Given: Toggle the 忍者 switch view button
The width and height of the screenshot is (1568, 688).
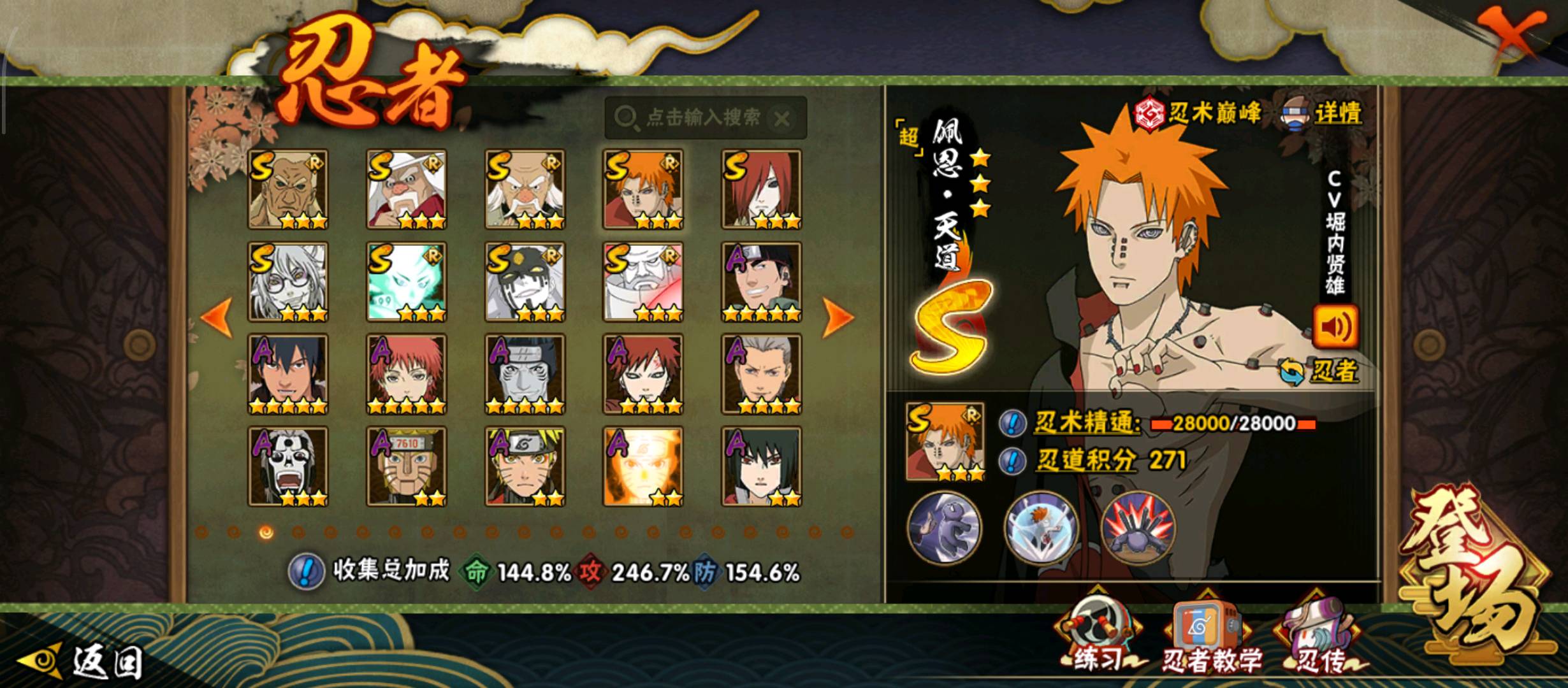Looking at the screenshot, I should [1319, 371].
